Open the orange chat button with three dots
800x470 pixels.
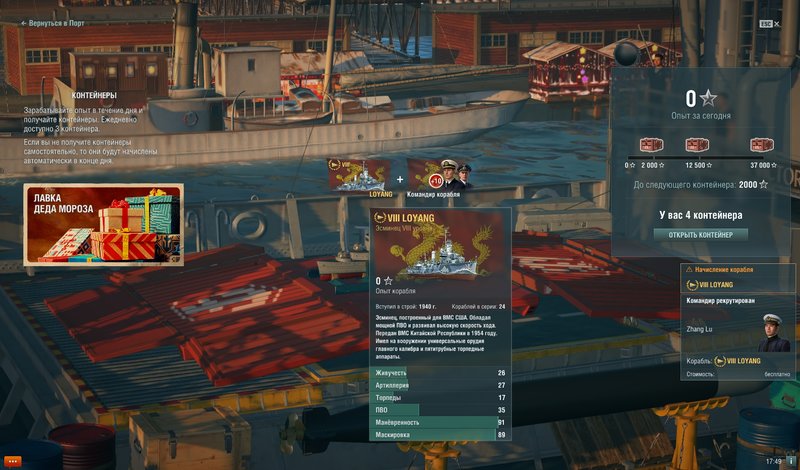point(13,461)
